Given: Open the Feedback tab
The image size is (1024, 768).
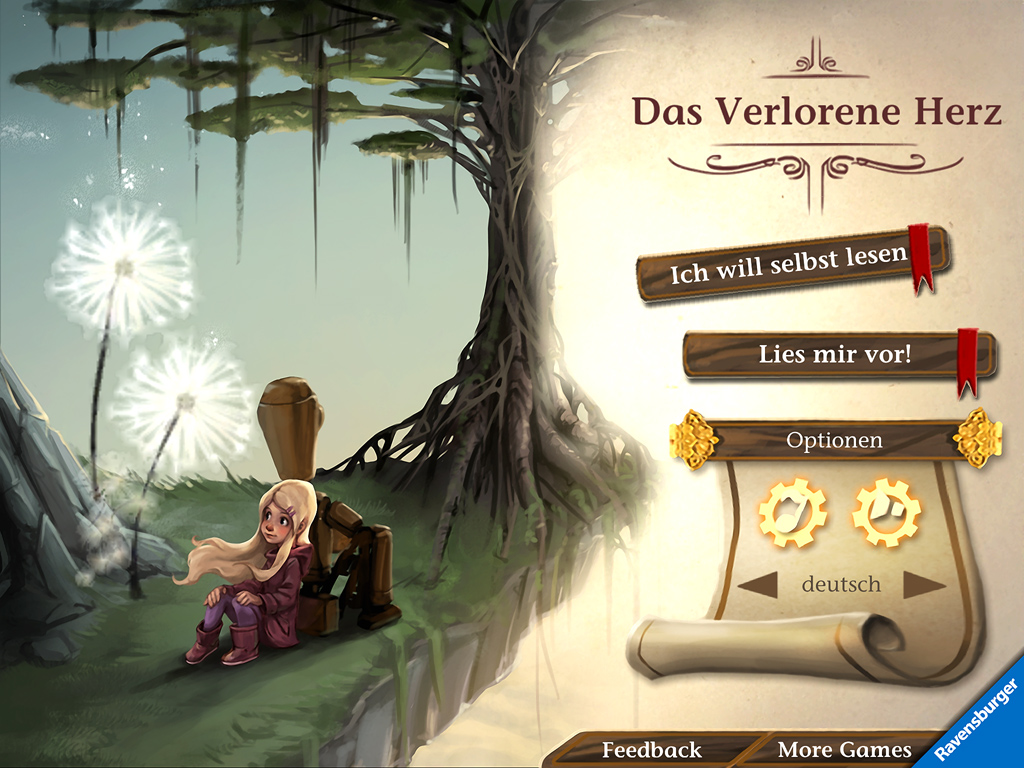Looking at the screenshot, I should click(652, 750).
